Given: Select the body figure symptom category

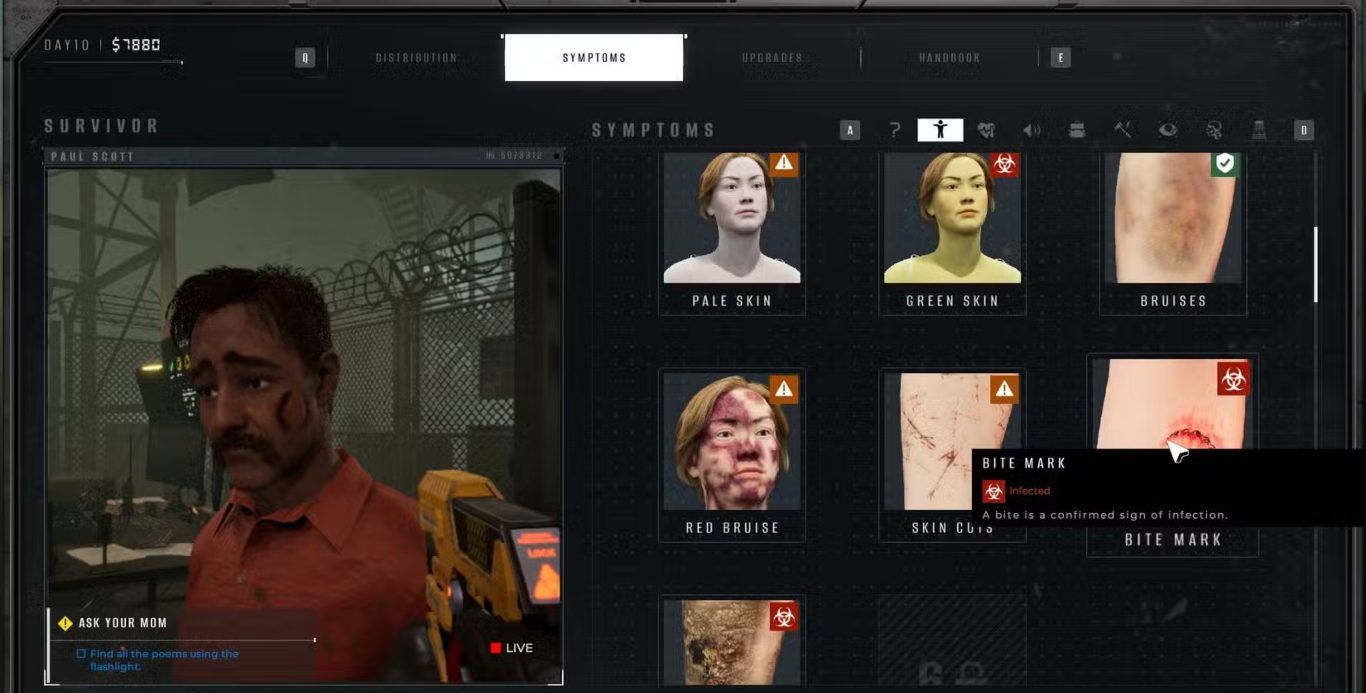Looking at the screenshot, I should pos(940,130).
